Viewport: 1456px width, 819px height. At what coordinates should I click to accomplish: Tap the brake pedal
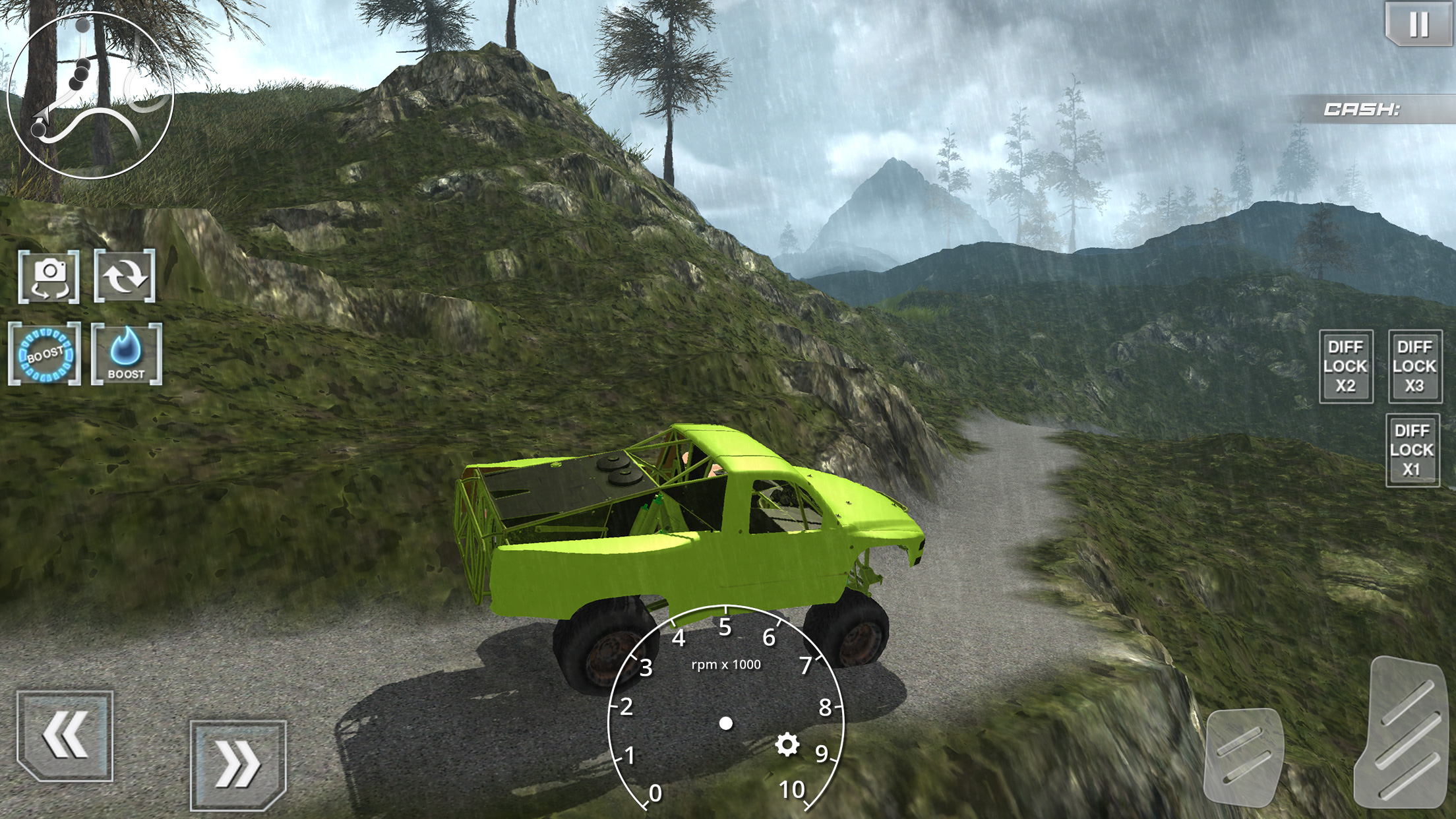[1244, 757]
